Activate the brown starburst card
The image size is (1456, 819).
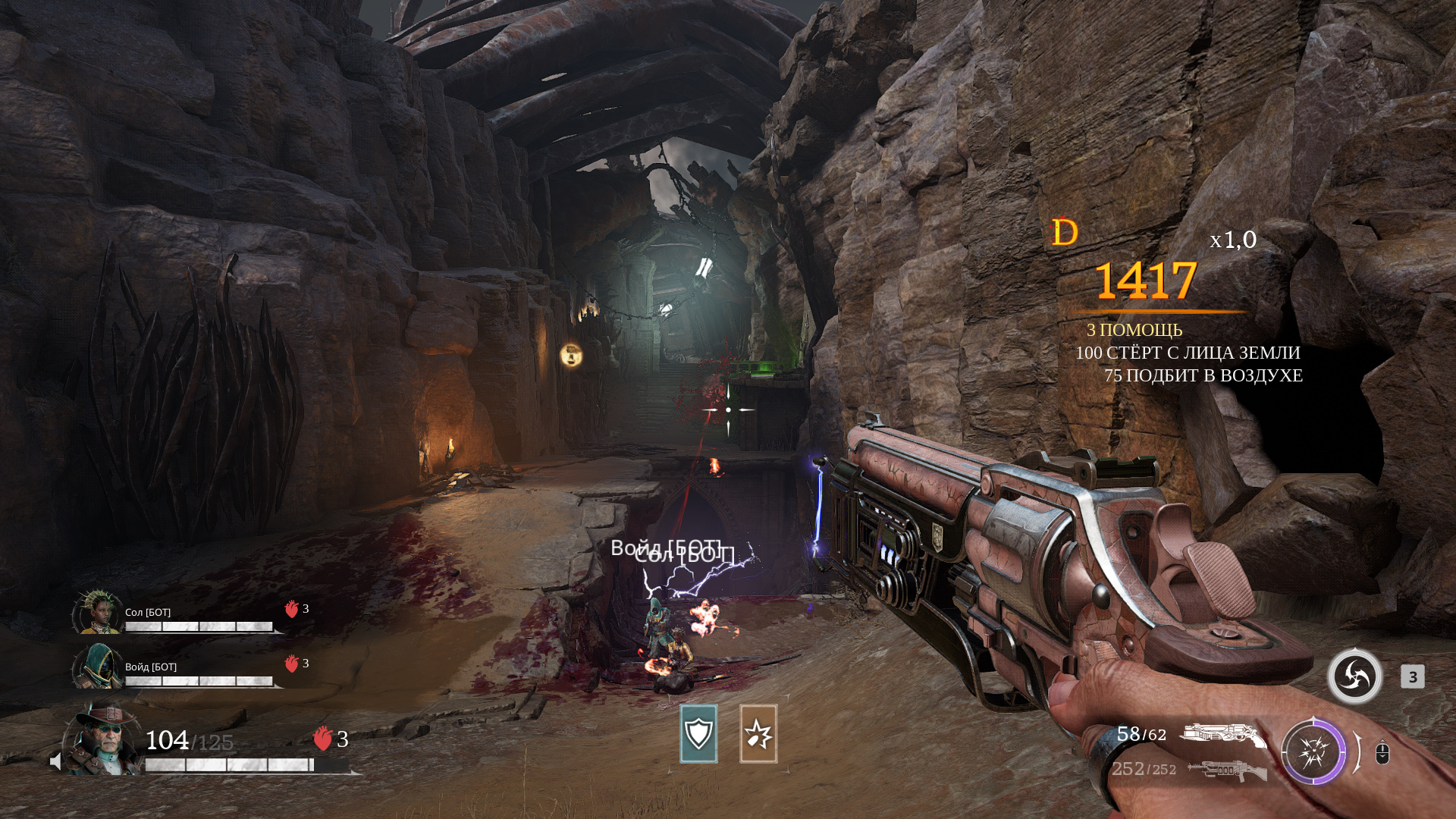click(758, 733)
